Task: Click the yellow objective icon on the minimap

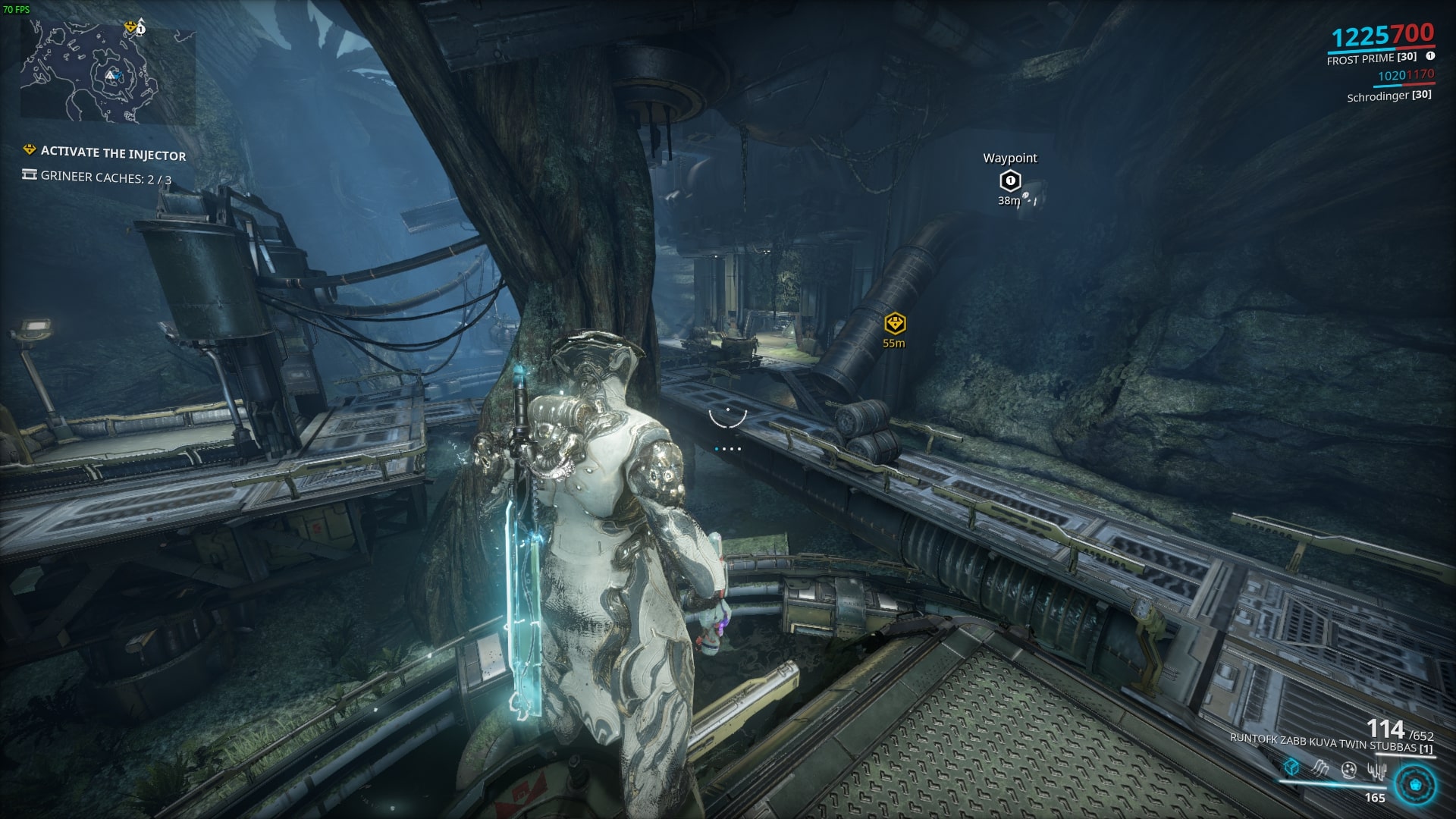Action: tap(132, 28)
